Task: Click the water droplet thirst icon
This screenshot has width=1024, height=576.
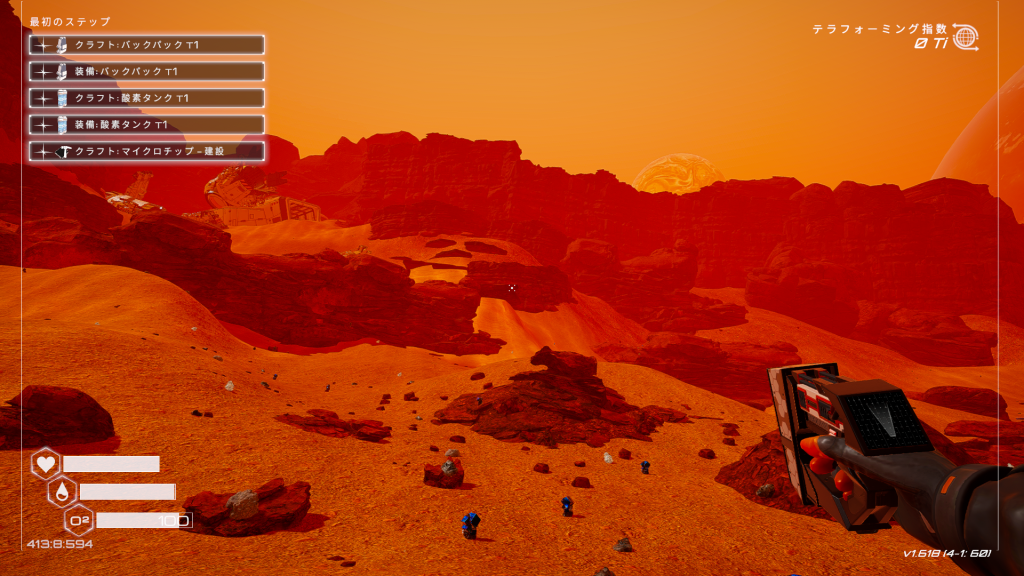Action: click(62, 491)
